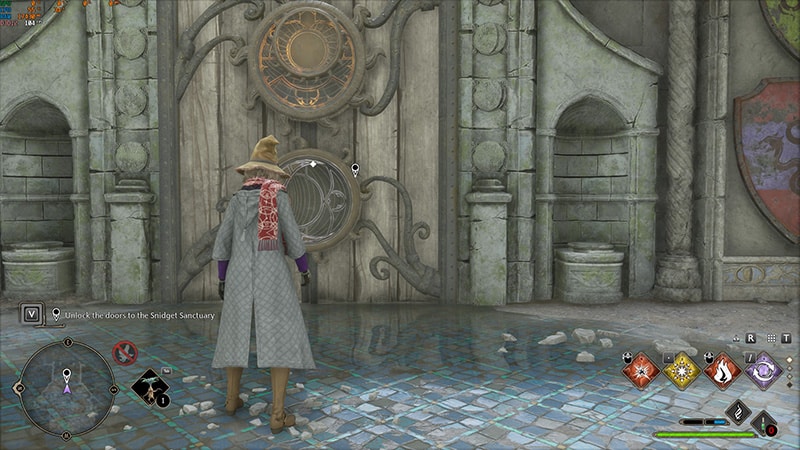
Task: Cast the red explosion spell
Action: [640, 369]
